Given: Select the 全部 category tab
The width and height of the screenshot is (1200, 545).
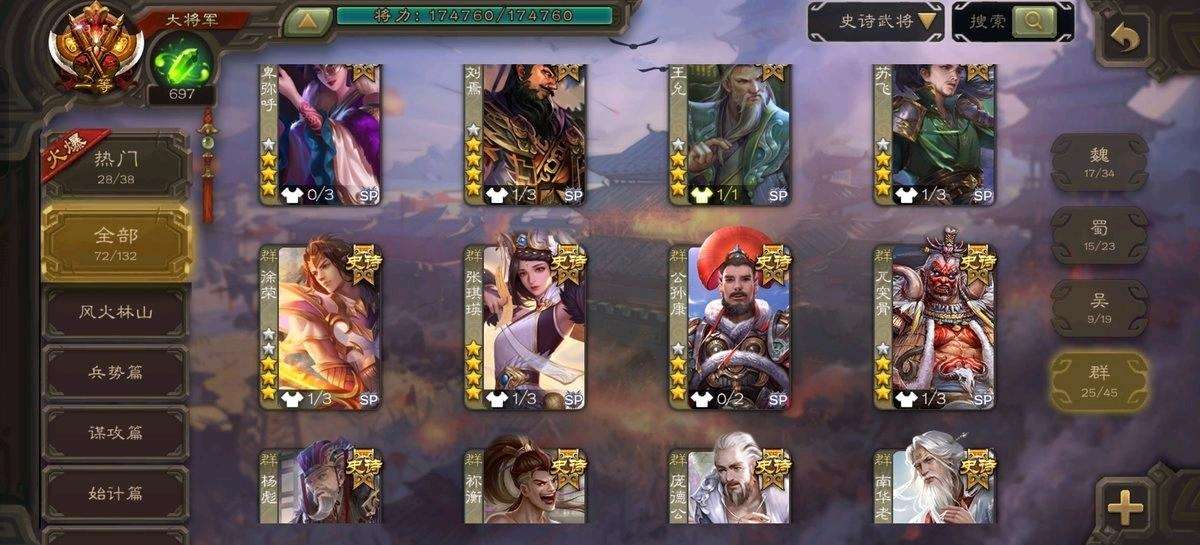Looking at the screenshot, I should (x=116, y=241).
